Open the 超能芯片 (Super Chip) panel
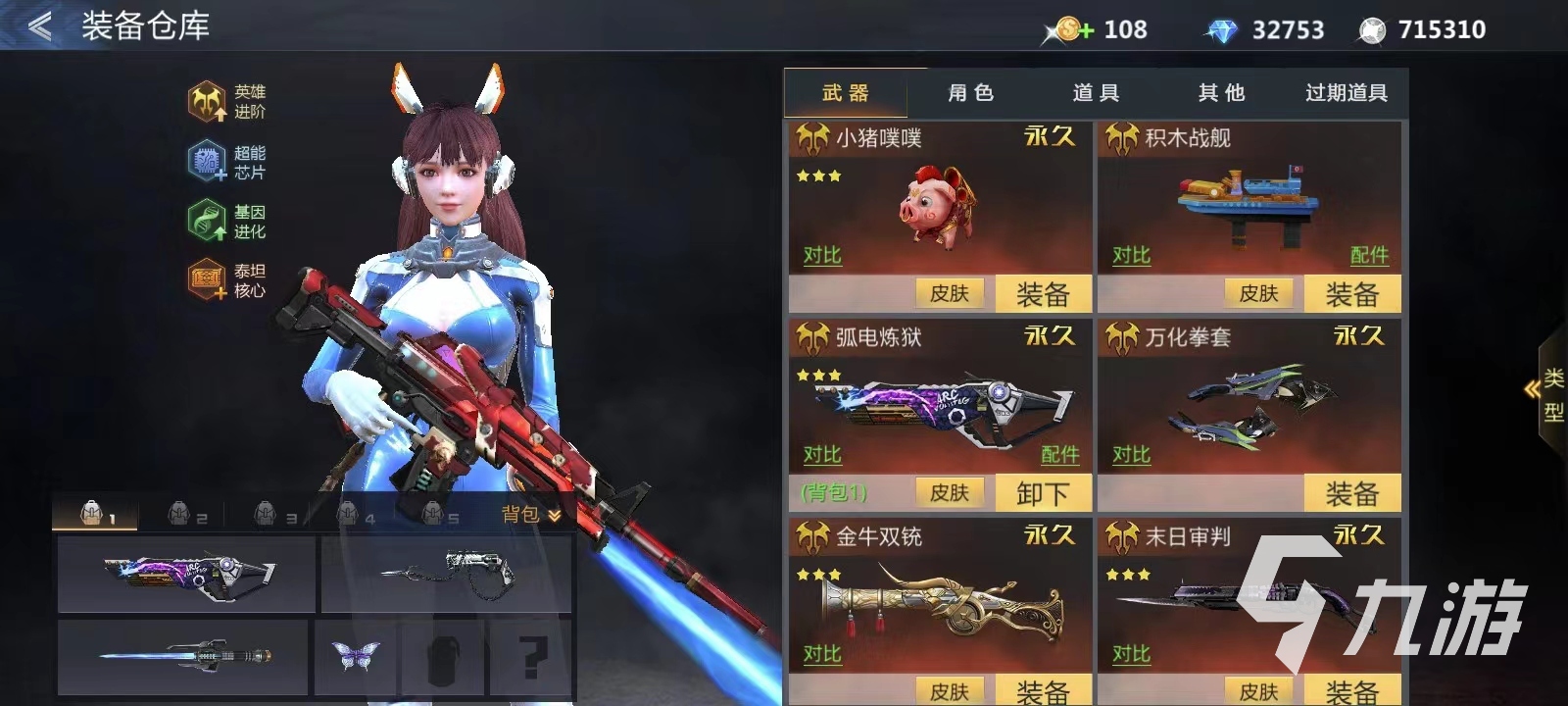This screenshot has height=706, width=1568. tap(207, 163)
